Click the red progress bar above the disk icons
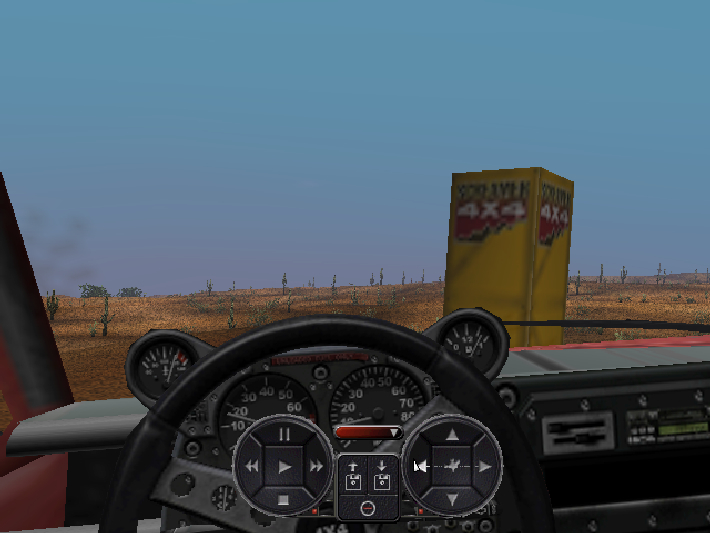The width and height of the screenshot is (710, 533). 367,432
